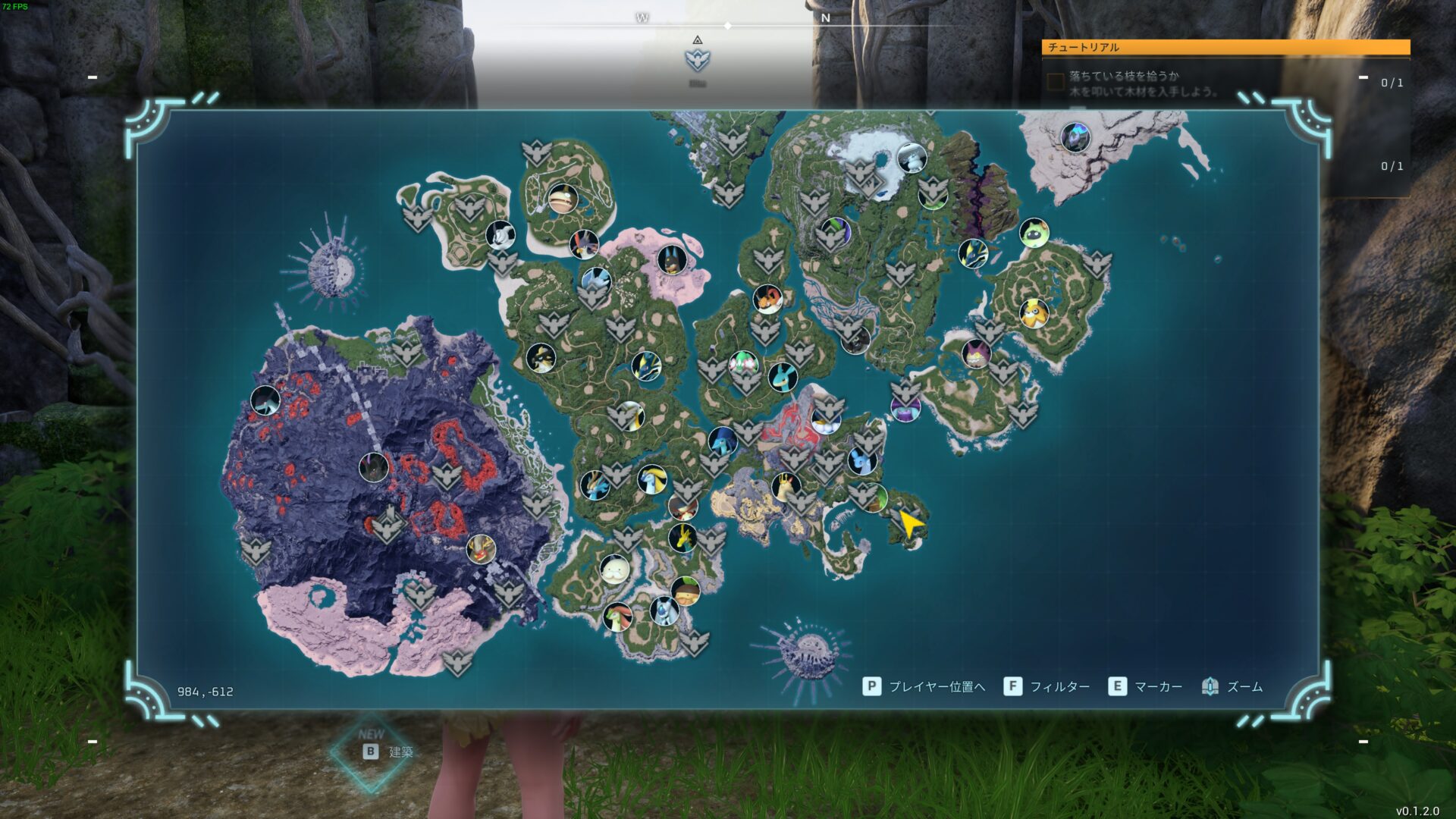Choose the マーカー marker option
1456x819 pixels.
tap(1147, 686)
